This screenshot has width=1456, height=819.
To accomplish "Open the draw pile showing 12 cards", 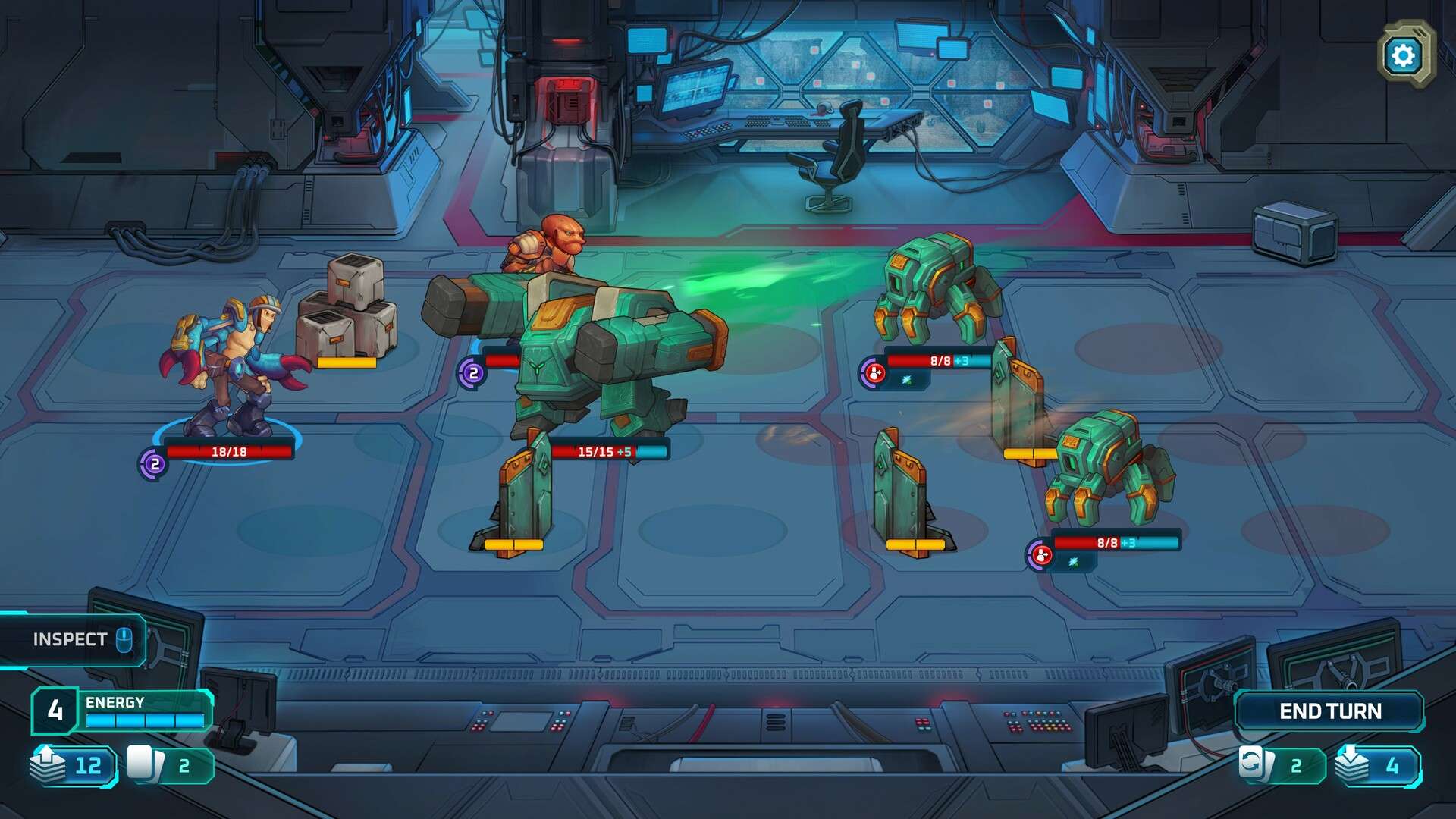I will 74,765.
